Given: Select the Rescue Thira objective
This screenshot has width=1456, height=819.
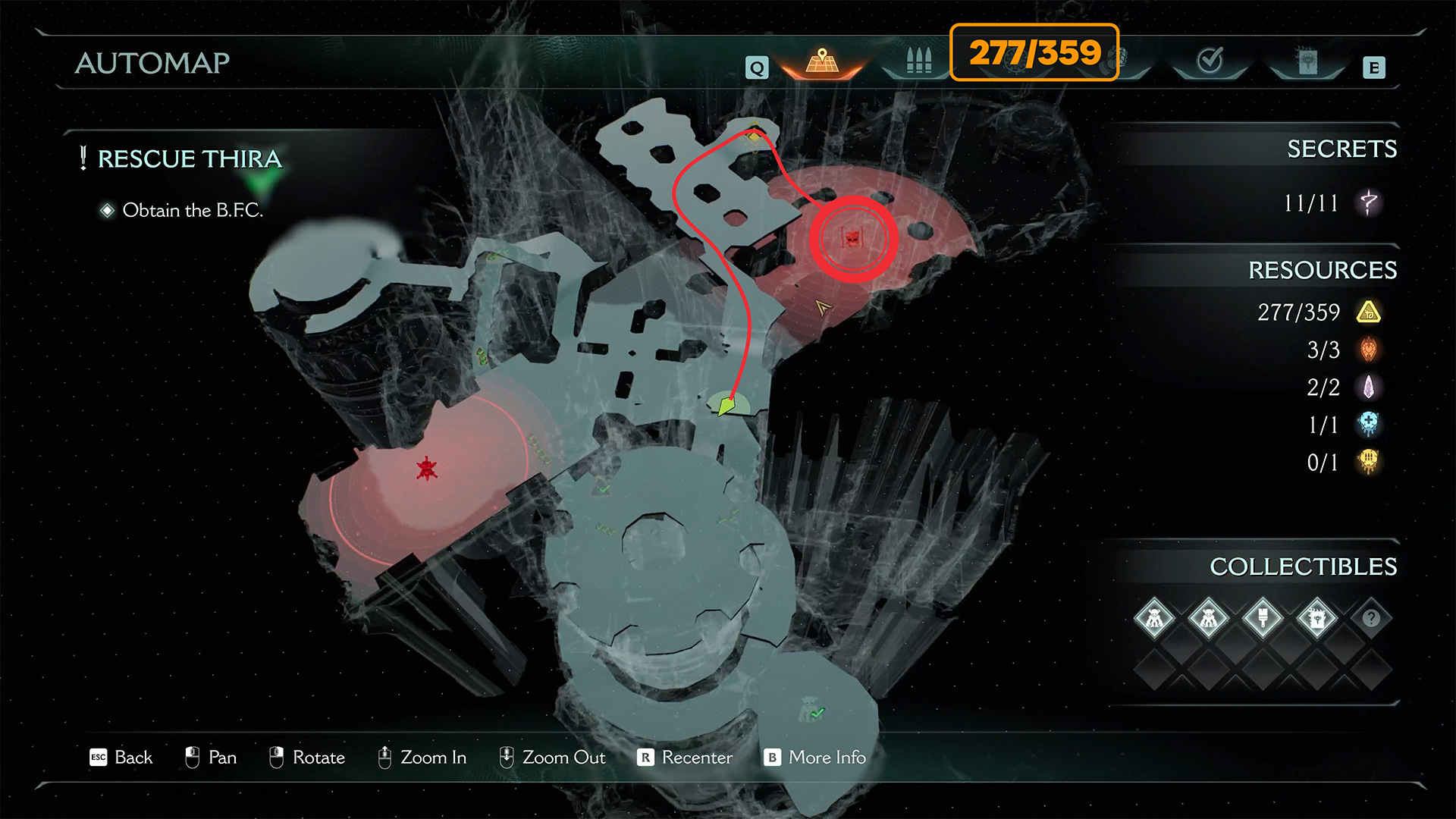Looking at the screenshot, I should (190, 159).
